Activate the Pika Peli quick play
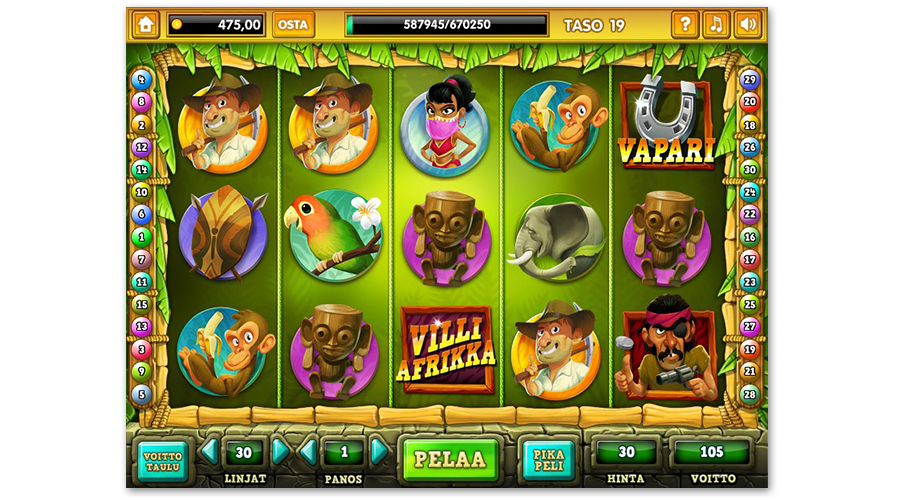900x500 pixels. pyautogui.click(x=548, y=459)
